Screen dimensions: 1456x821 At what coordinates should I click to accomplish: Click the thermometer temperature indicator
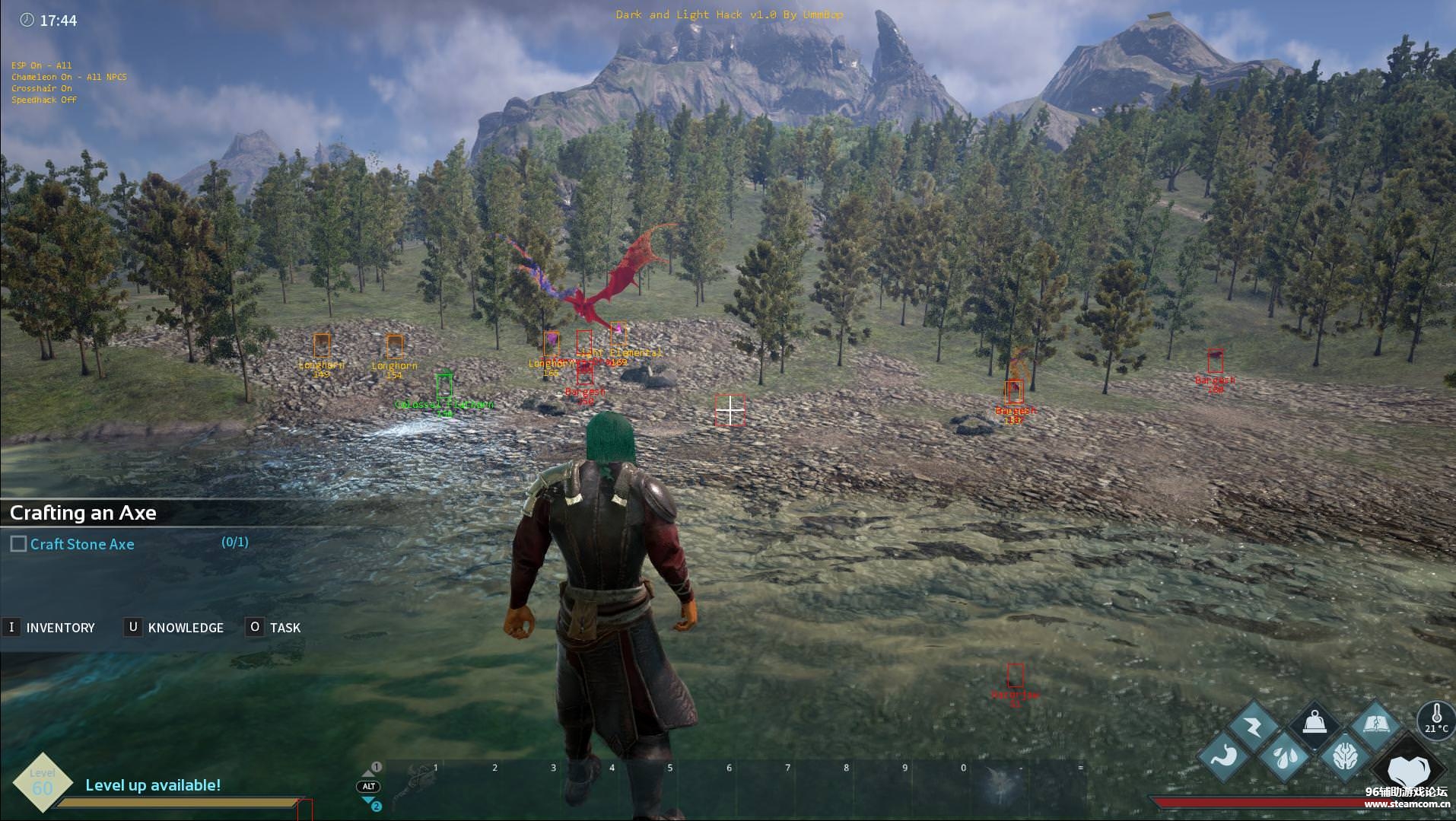[x=1435, y=718]
